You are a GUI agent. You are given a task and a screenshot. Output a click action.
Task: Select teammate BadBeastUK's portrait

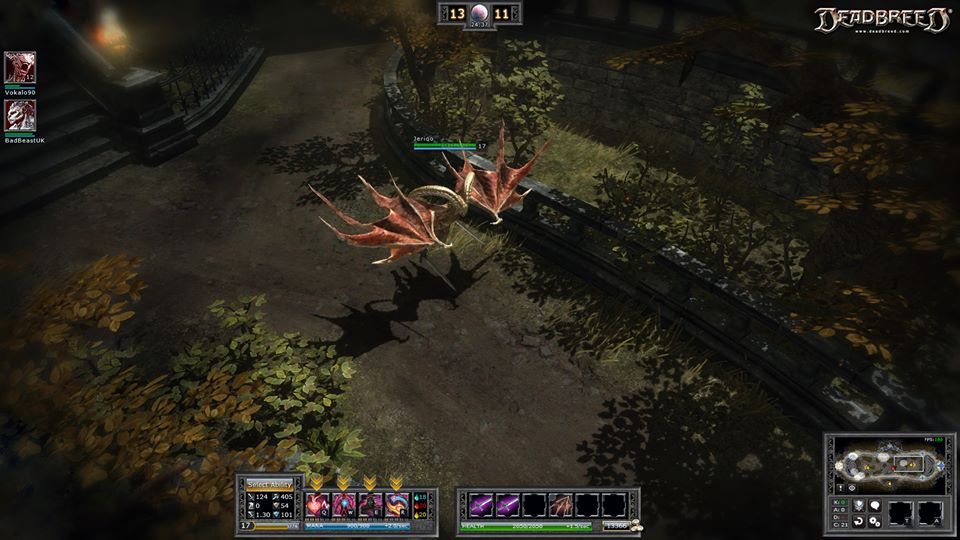coord(20,116)
